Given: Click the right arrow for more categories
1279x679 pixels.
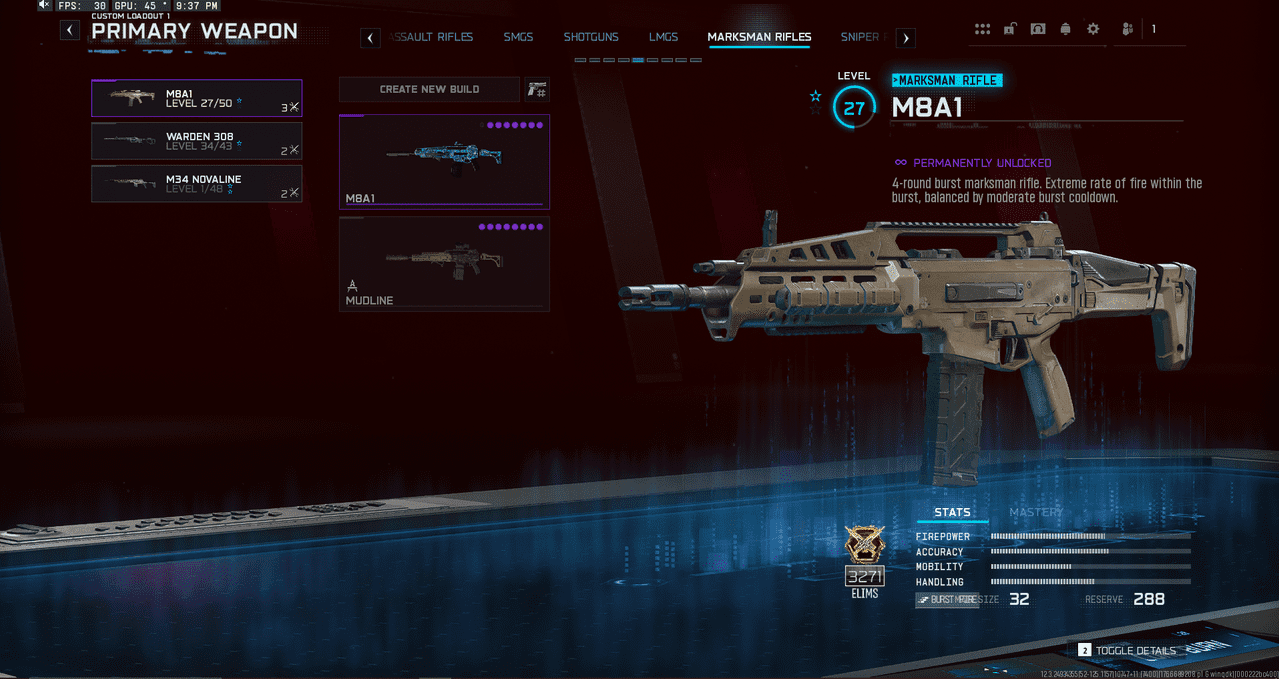Looking at the screenshot, I should [x=905, y=38].
